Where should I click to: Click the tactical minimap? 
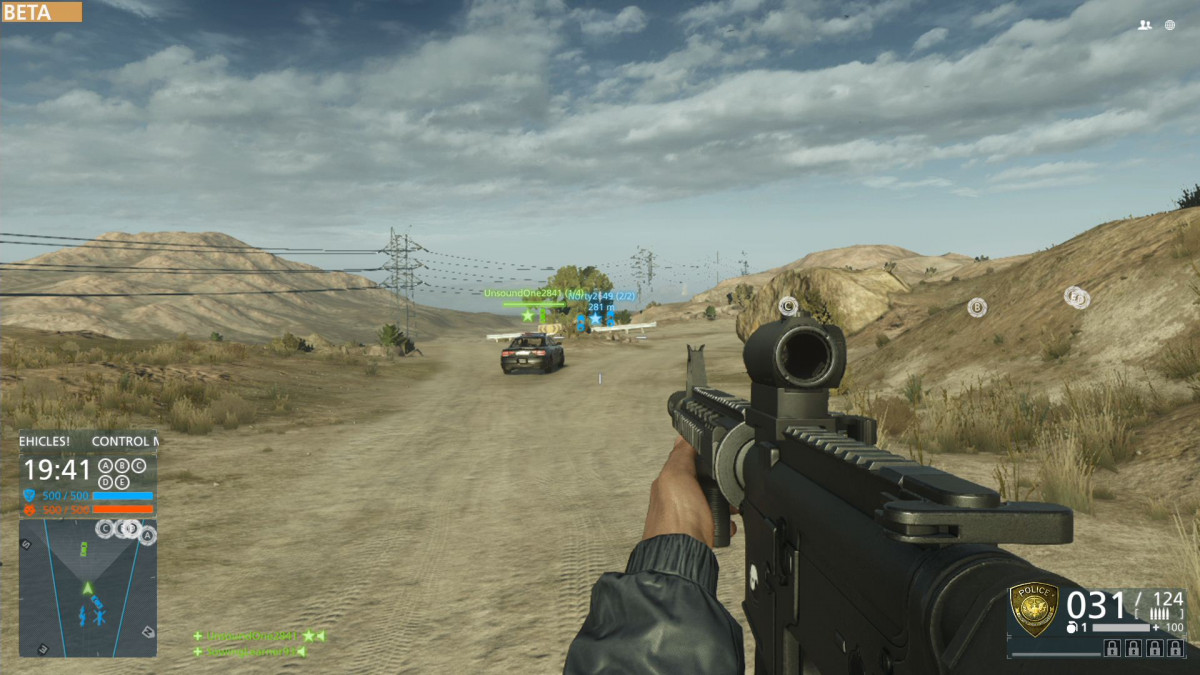(88, 588)
